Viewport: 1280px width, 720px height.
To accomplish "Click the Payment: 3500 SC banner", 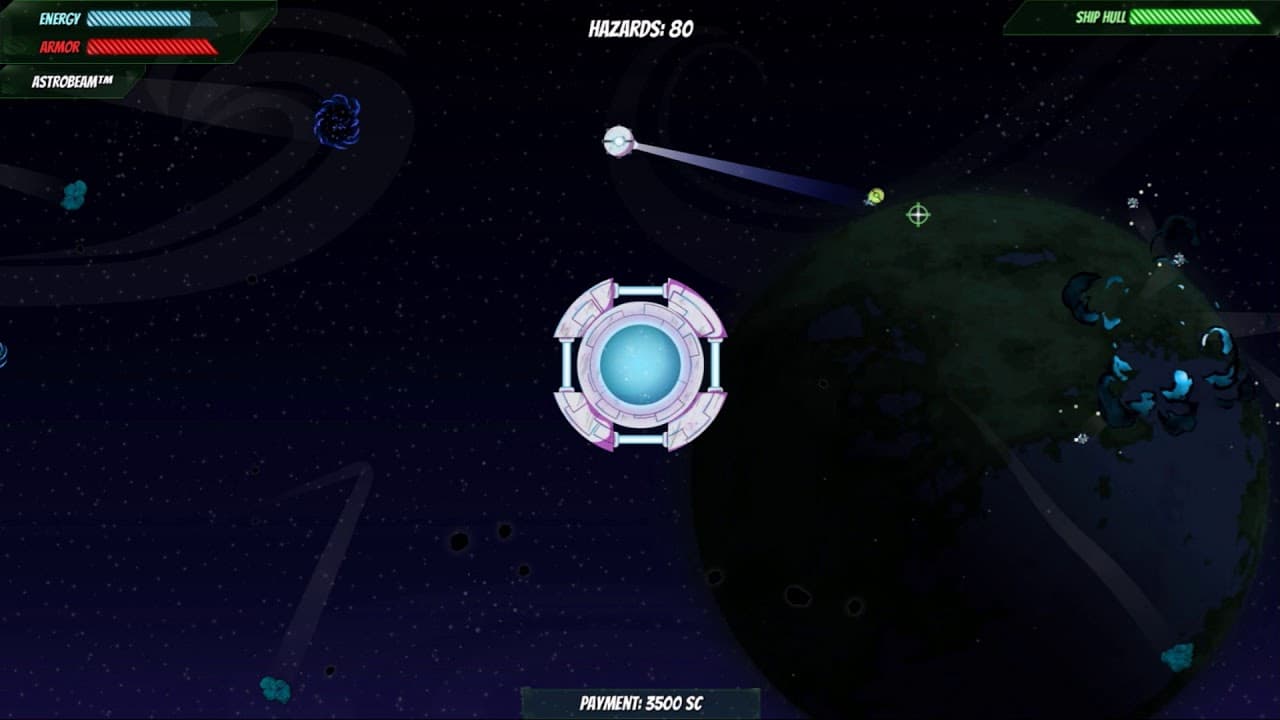I will coord(639,702).
